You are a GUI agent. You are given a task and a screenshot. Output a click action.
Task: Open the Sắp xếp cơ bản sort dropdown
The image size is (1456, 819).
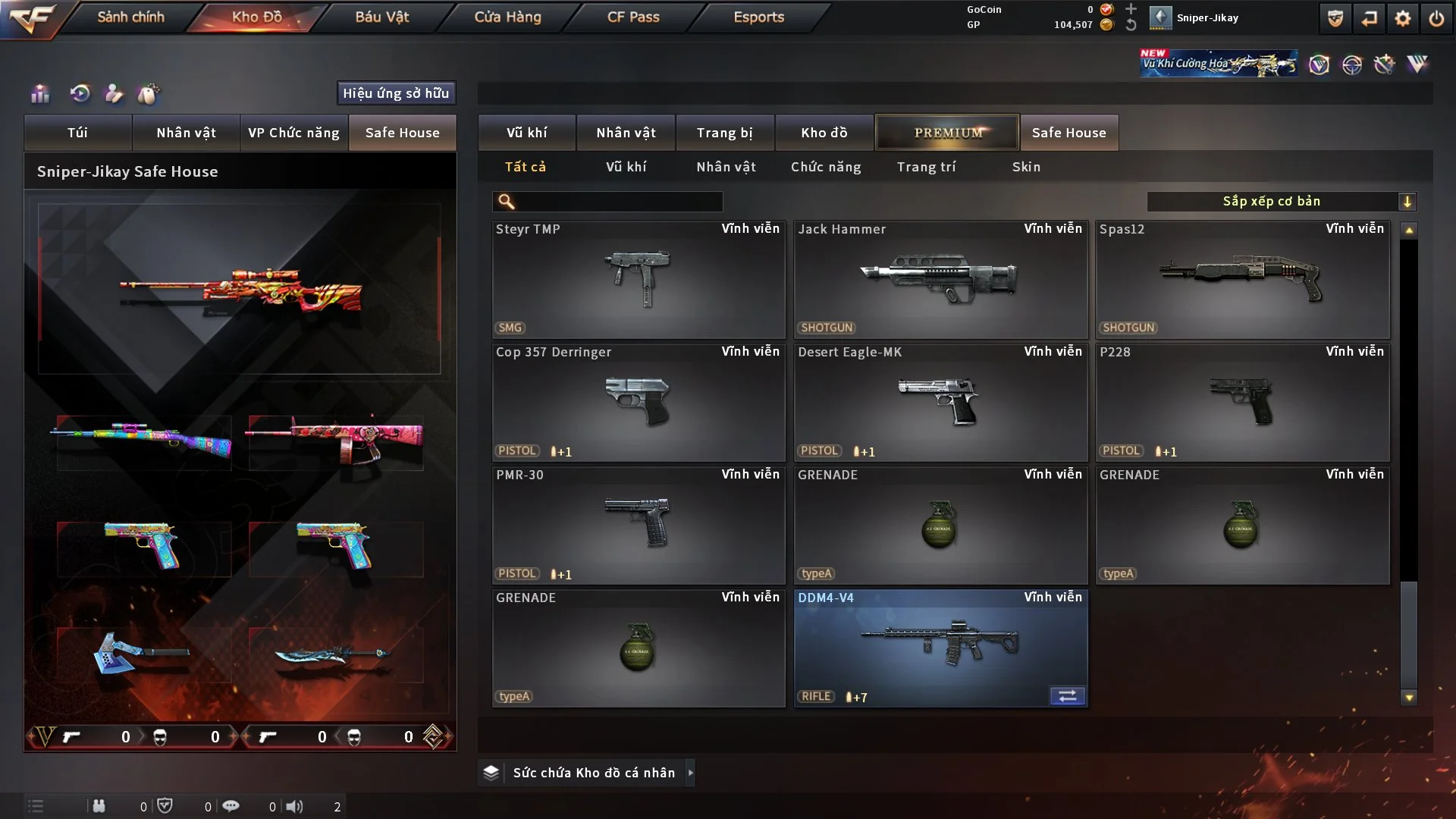1281,202
